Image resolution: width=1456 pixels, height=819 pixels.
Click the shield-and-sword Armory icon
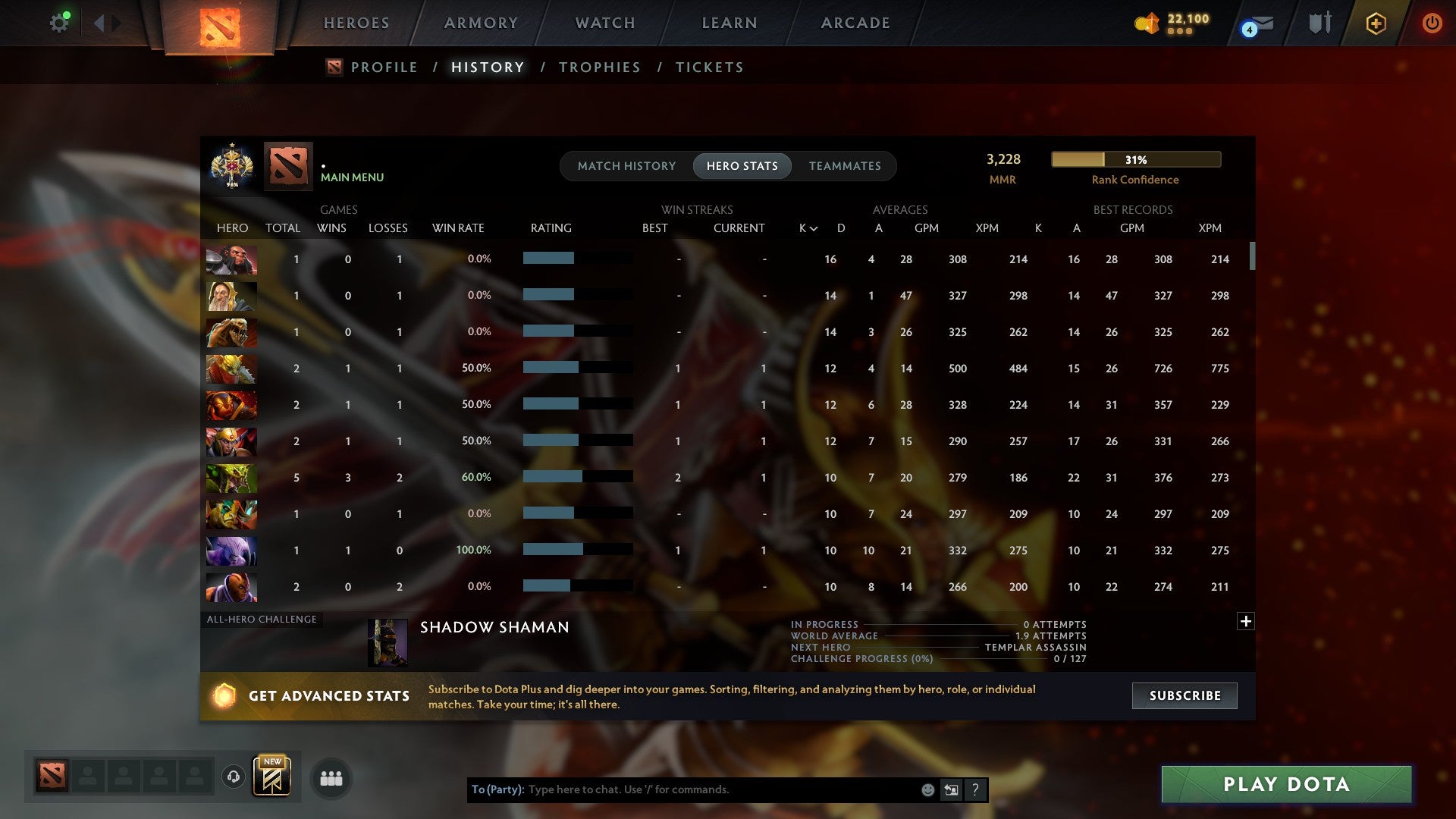pos(1319,23)
